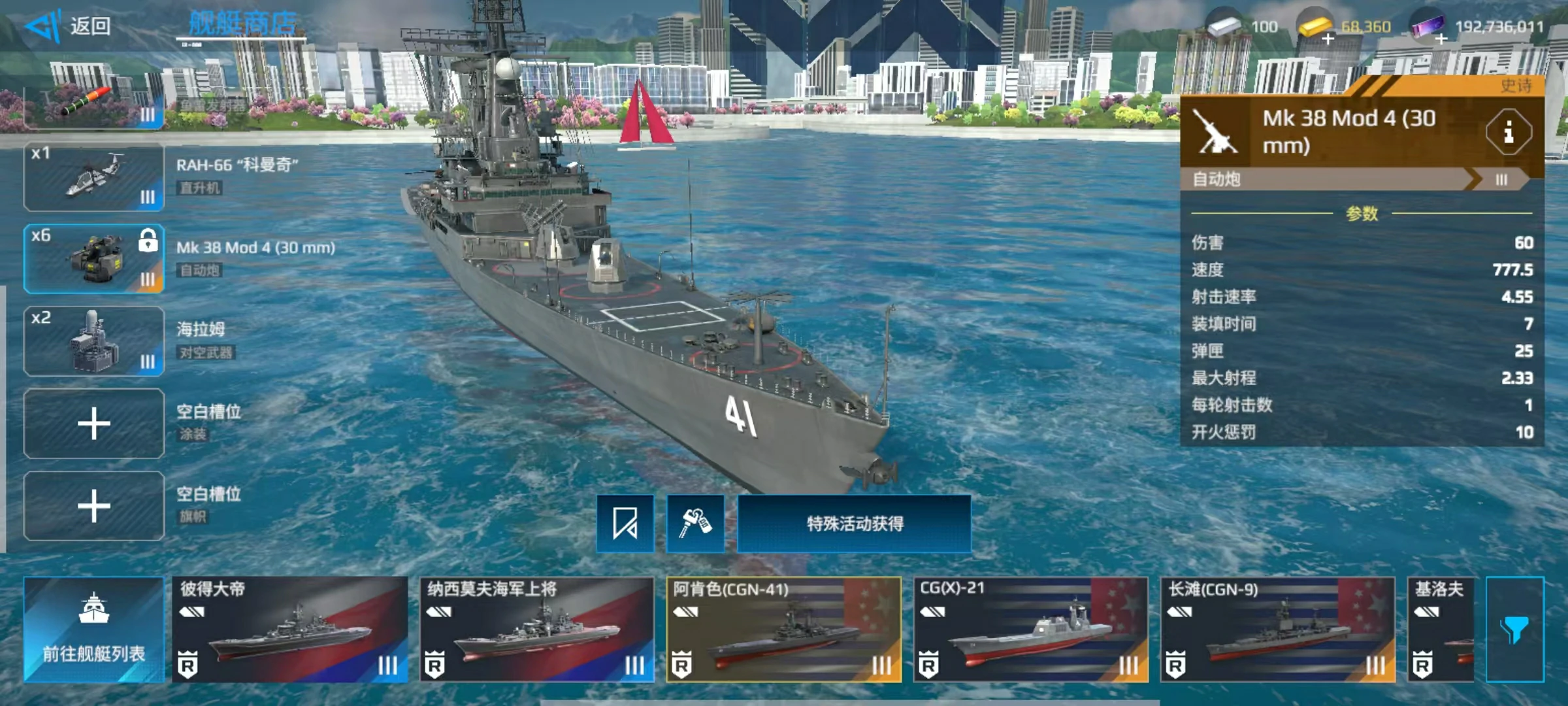Choose the 基洛夫 ship card

(1441, 630)
